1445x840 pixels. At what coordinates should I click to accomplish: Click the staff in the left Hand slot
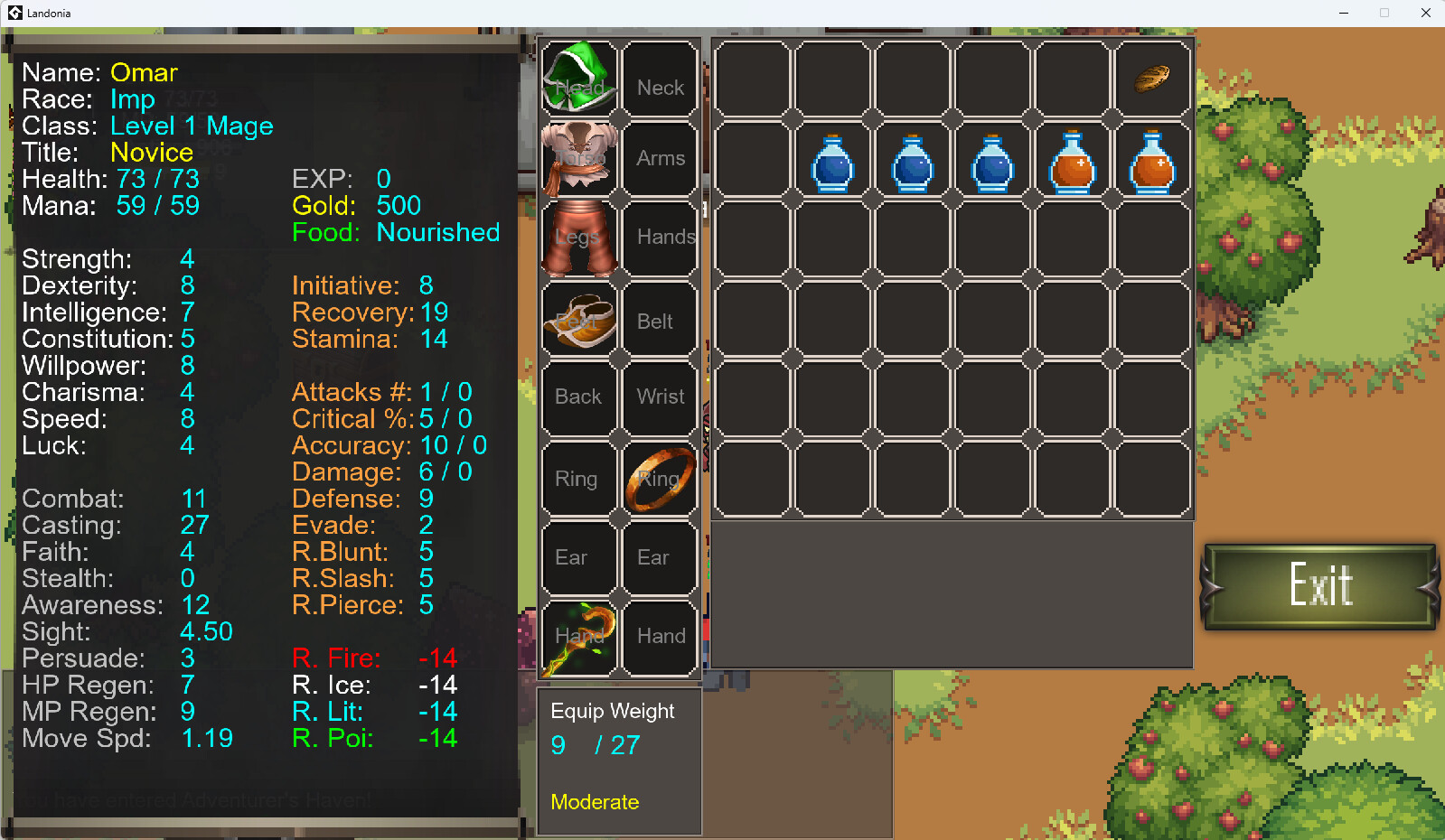click(579, 636)
